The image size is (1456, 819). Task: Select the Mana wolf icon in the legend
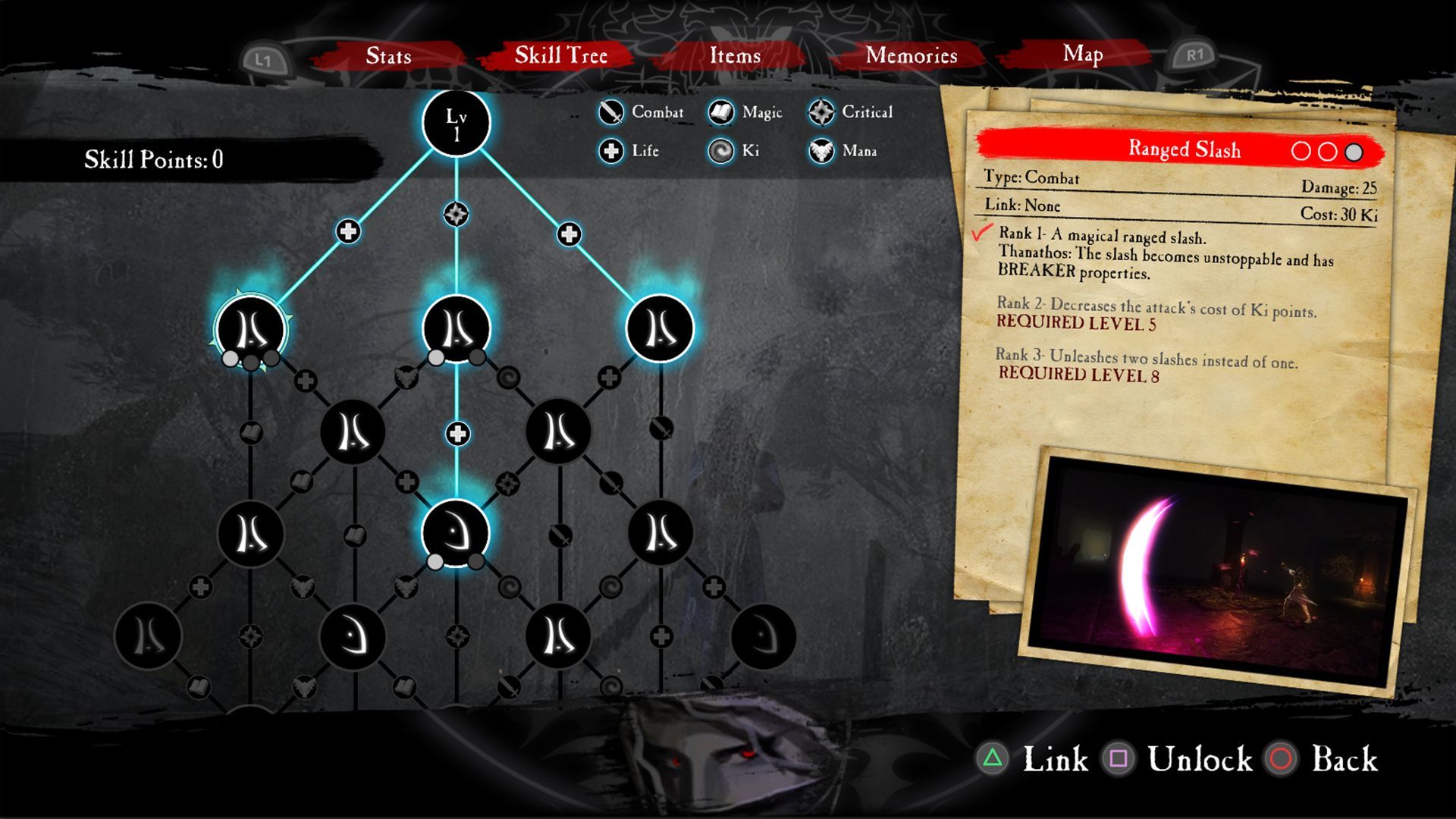[x=819, y=150]
